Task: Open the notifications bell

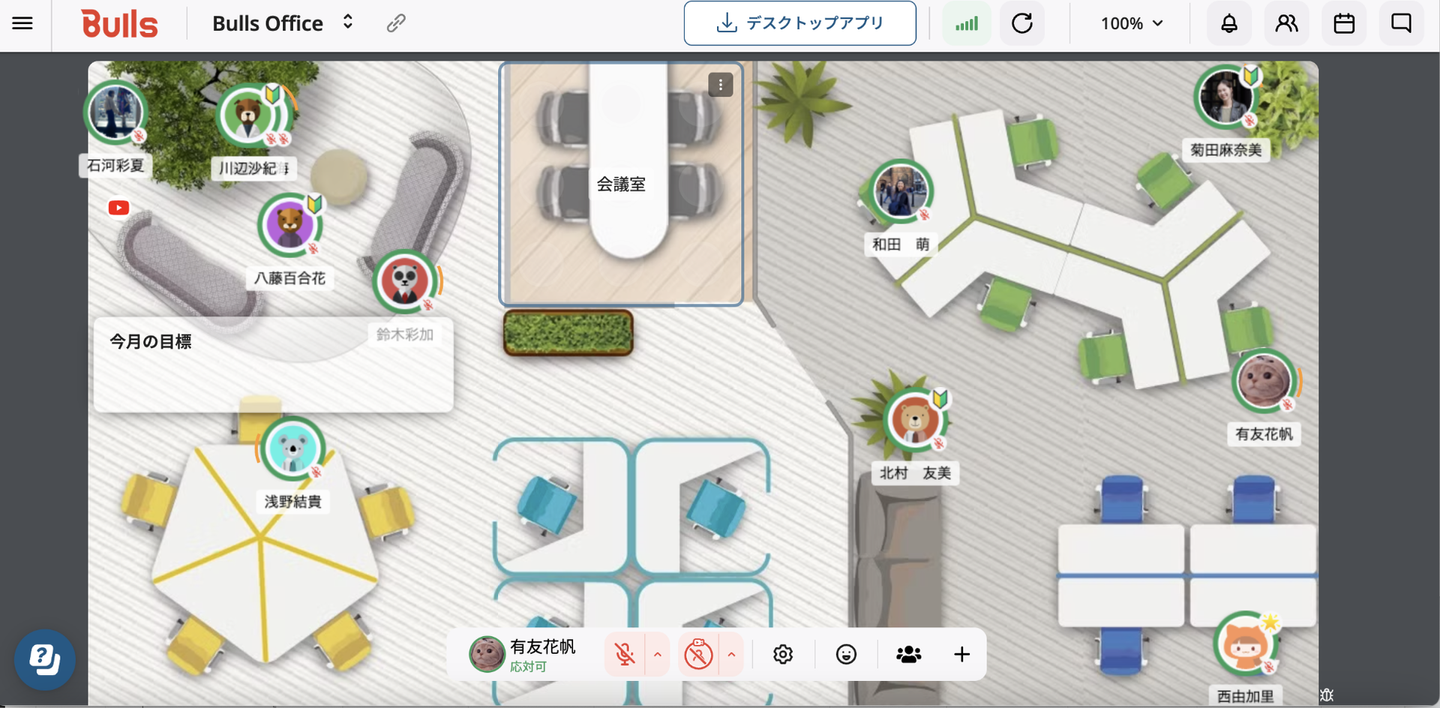Action: click(1229, 23)
